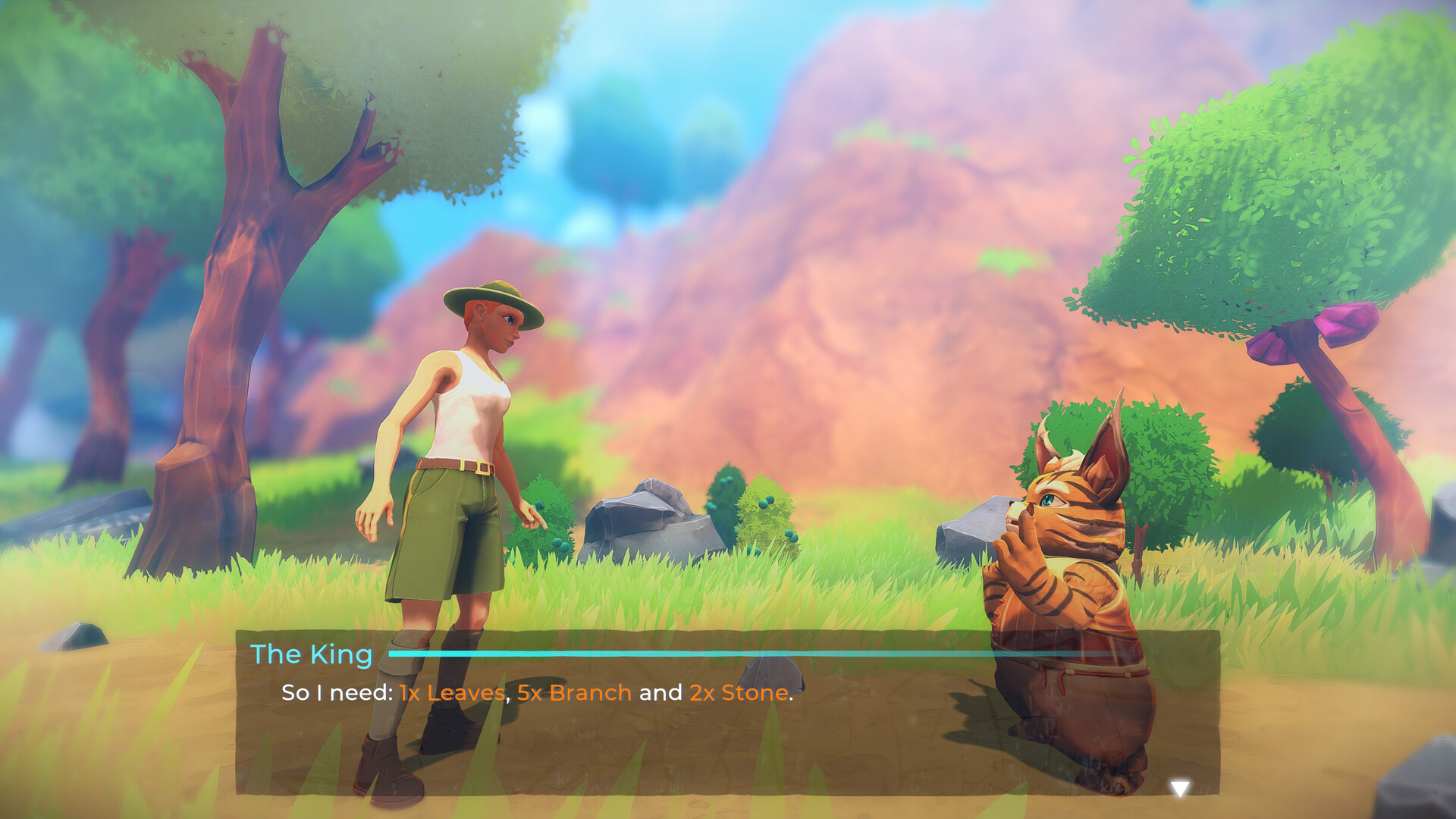Click 'The King' speaker name label
Image resolution: width=1456 pixels, height=819 pixels.
312,654
